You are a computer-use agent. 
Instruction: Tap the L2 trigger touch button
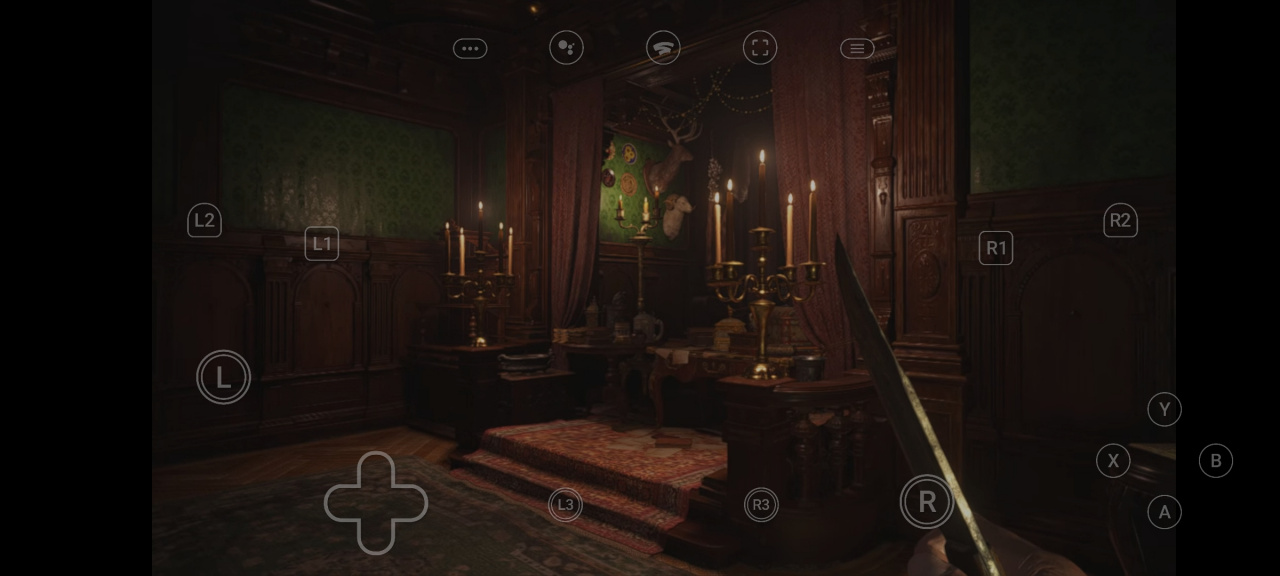tap(204, 221)
